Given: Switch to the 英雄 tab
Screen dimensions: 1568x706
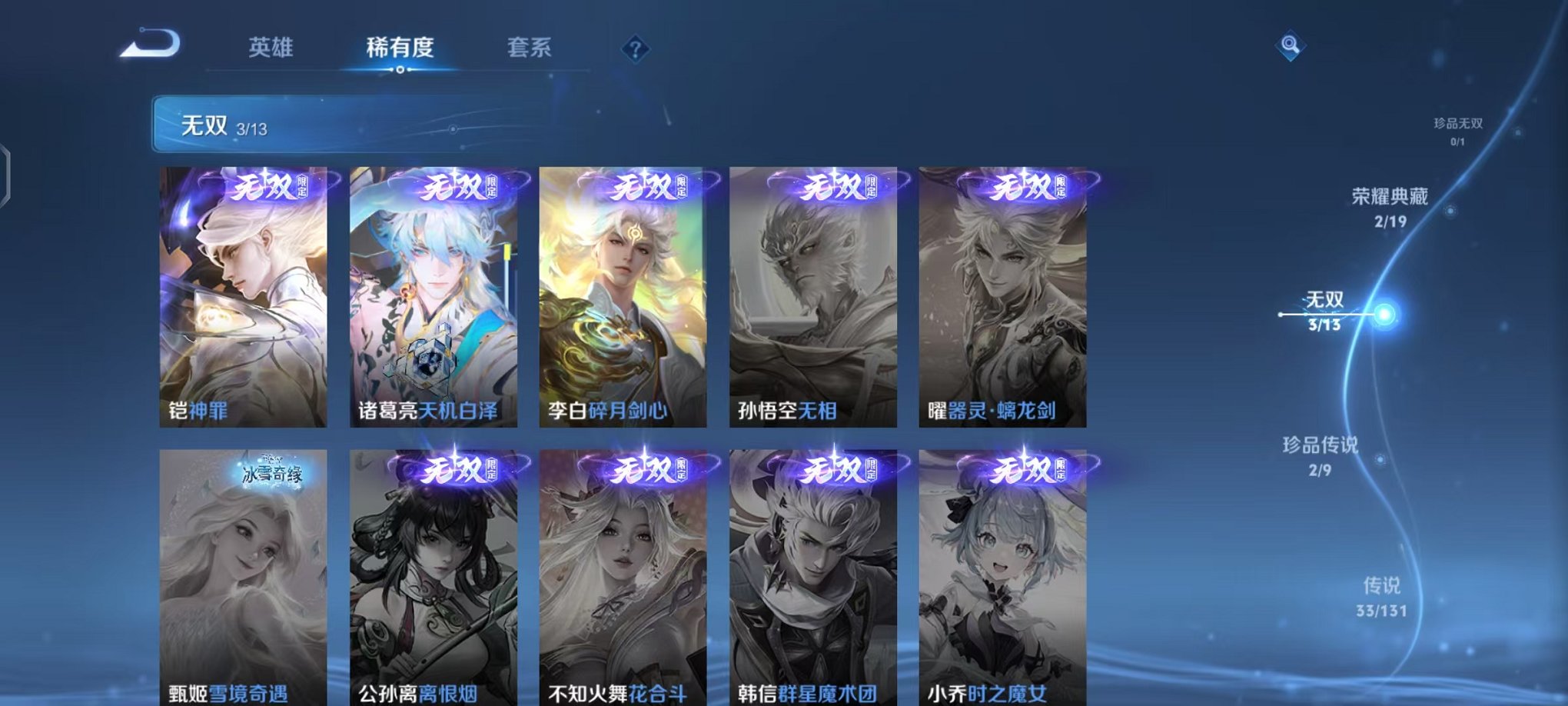Looking at the screenshot, I should [x=270, y=48].
